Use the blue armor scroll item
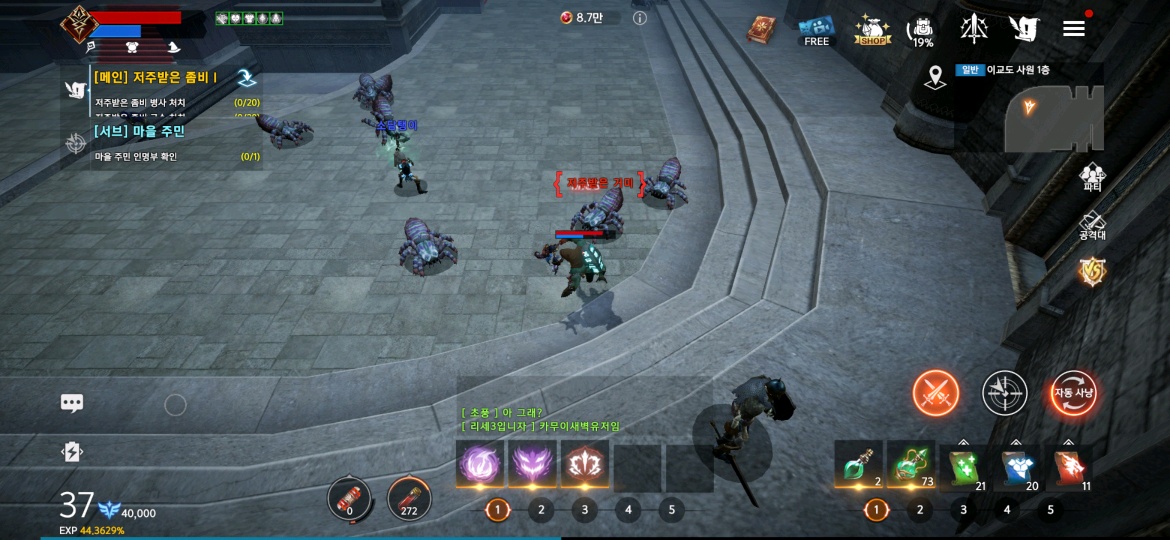The width and height of the screenshot is (1170, 540). pyautogui.click(x=1018, y=467)
